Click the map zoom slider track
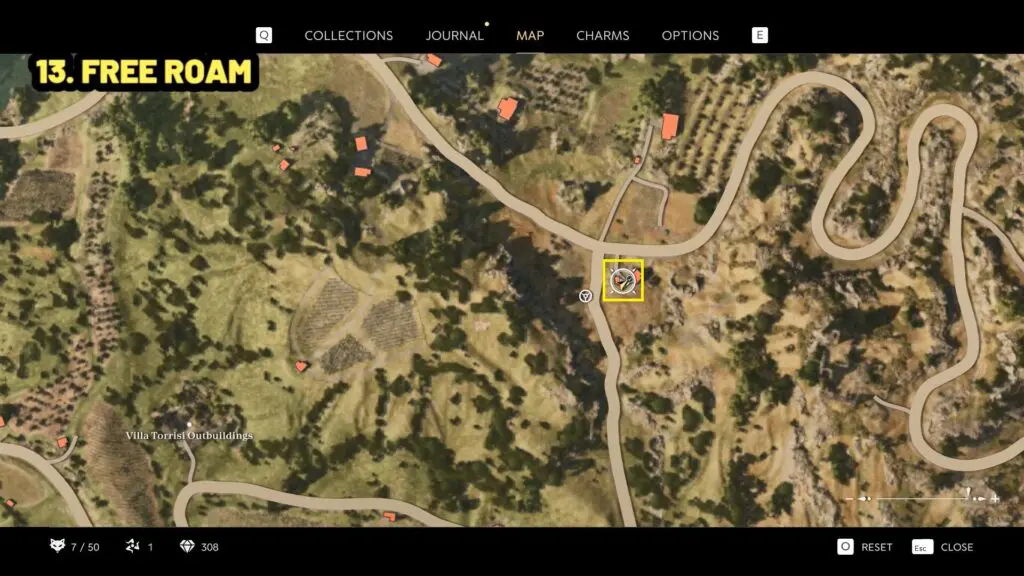 [x=920, y=497]
